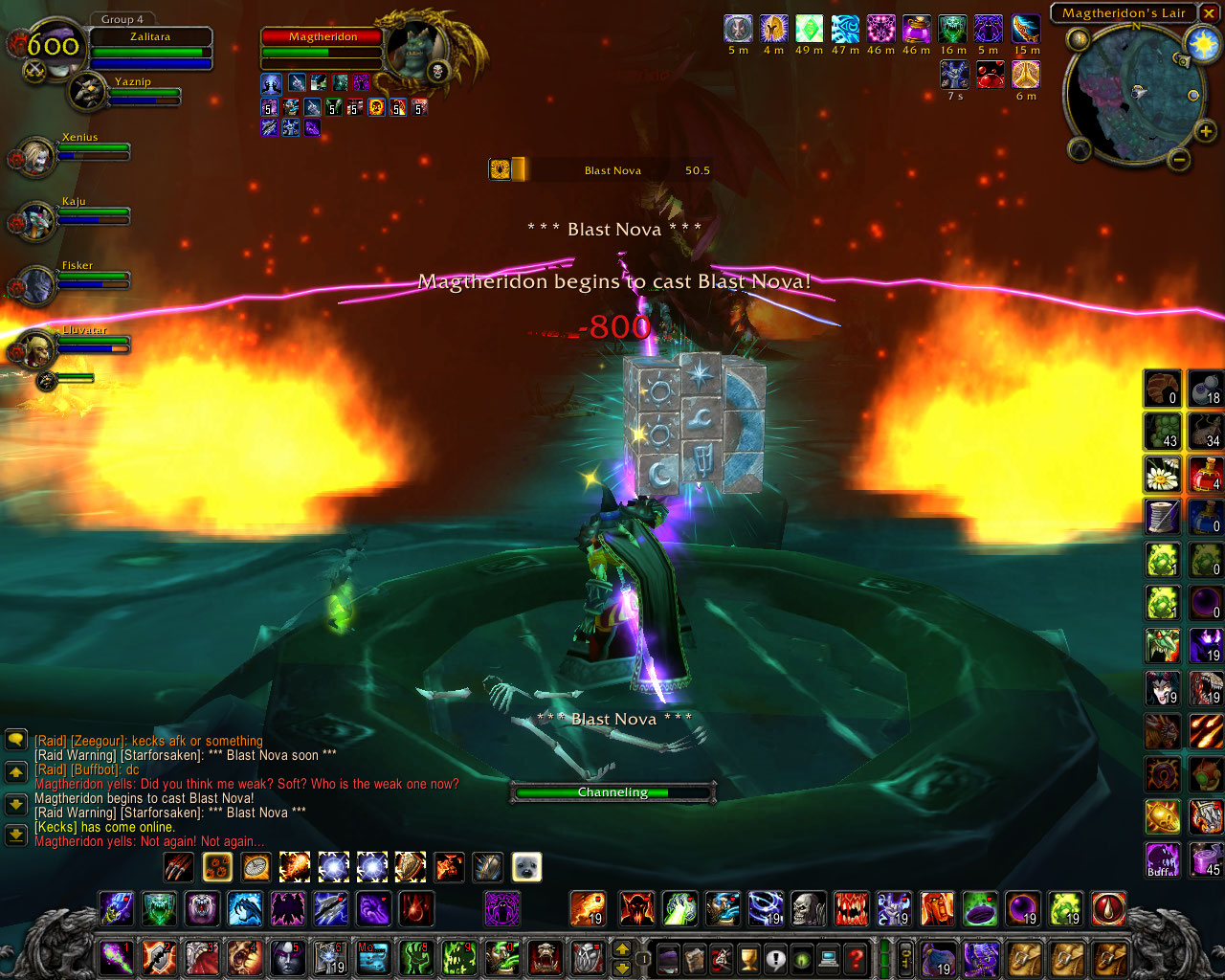Screen dimensions: 1225x980
Task: Open the chat menu speech bubble button
Action: pyautogui.click(x=16, y=740)
